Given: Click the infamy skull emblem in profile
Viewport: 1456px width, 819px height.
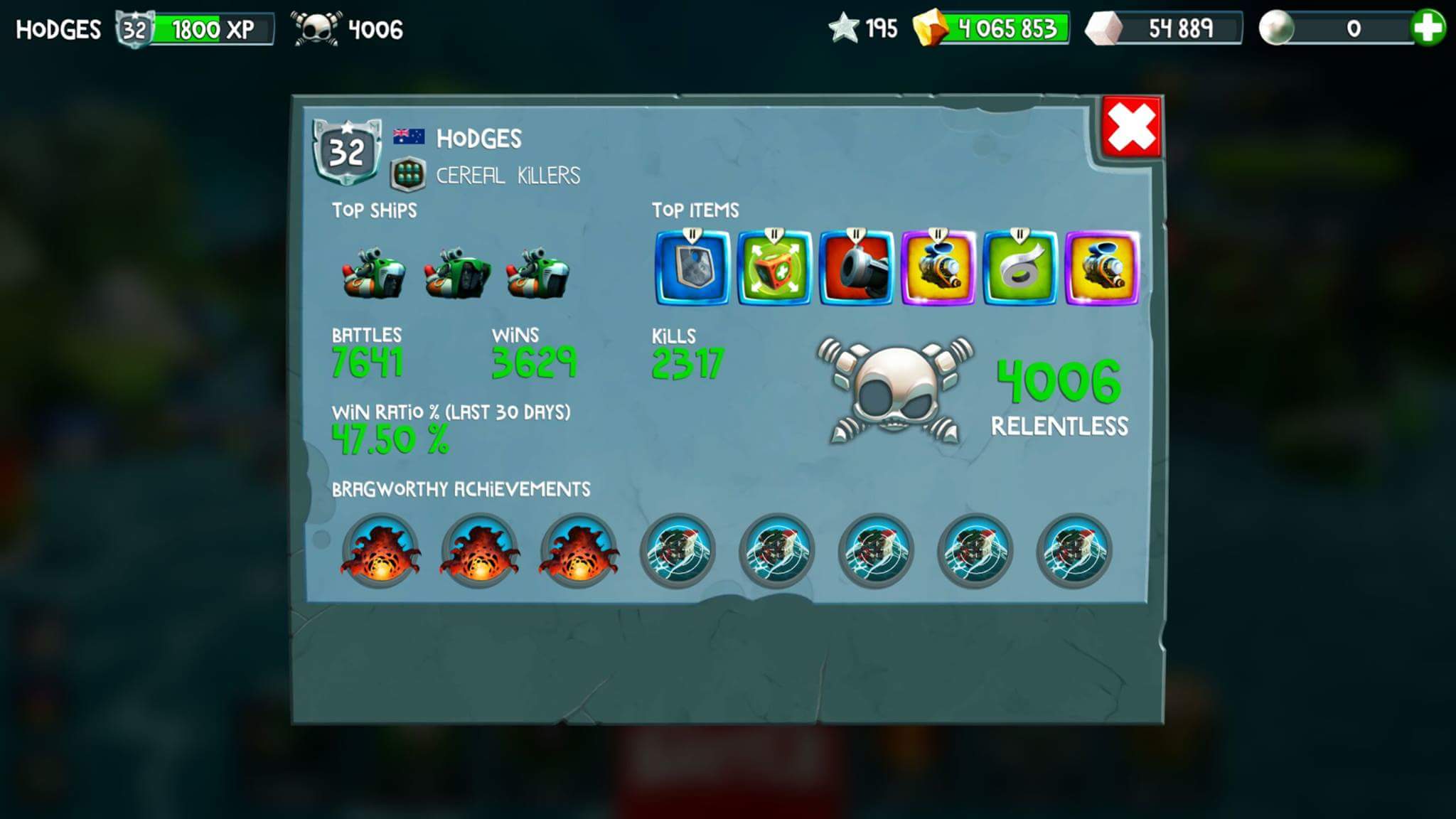Looking at the screenshot, I should (894, 390).
